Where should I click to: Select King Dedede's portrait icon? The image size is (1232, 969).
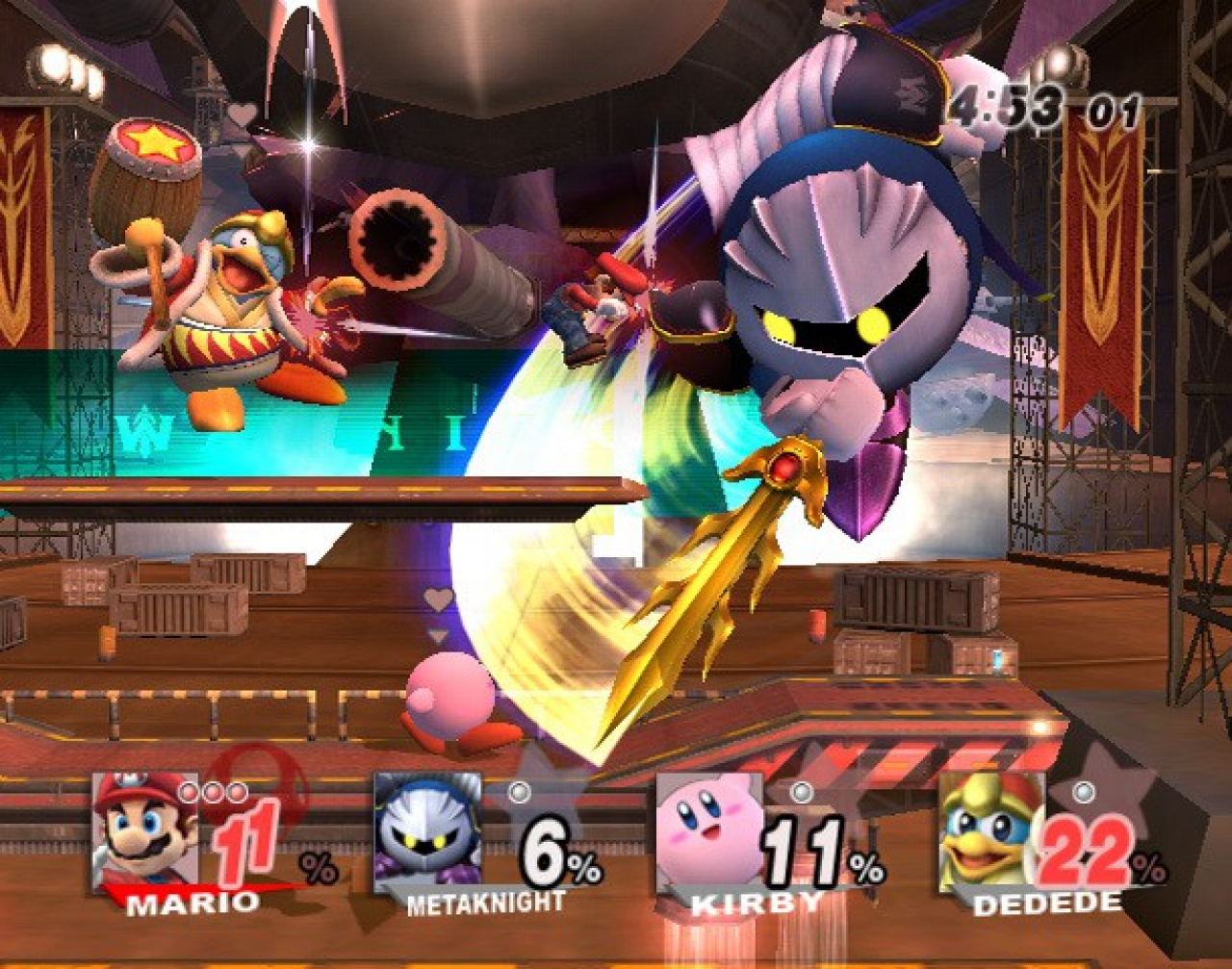989,829
